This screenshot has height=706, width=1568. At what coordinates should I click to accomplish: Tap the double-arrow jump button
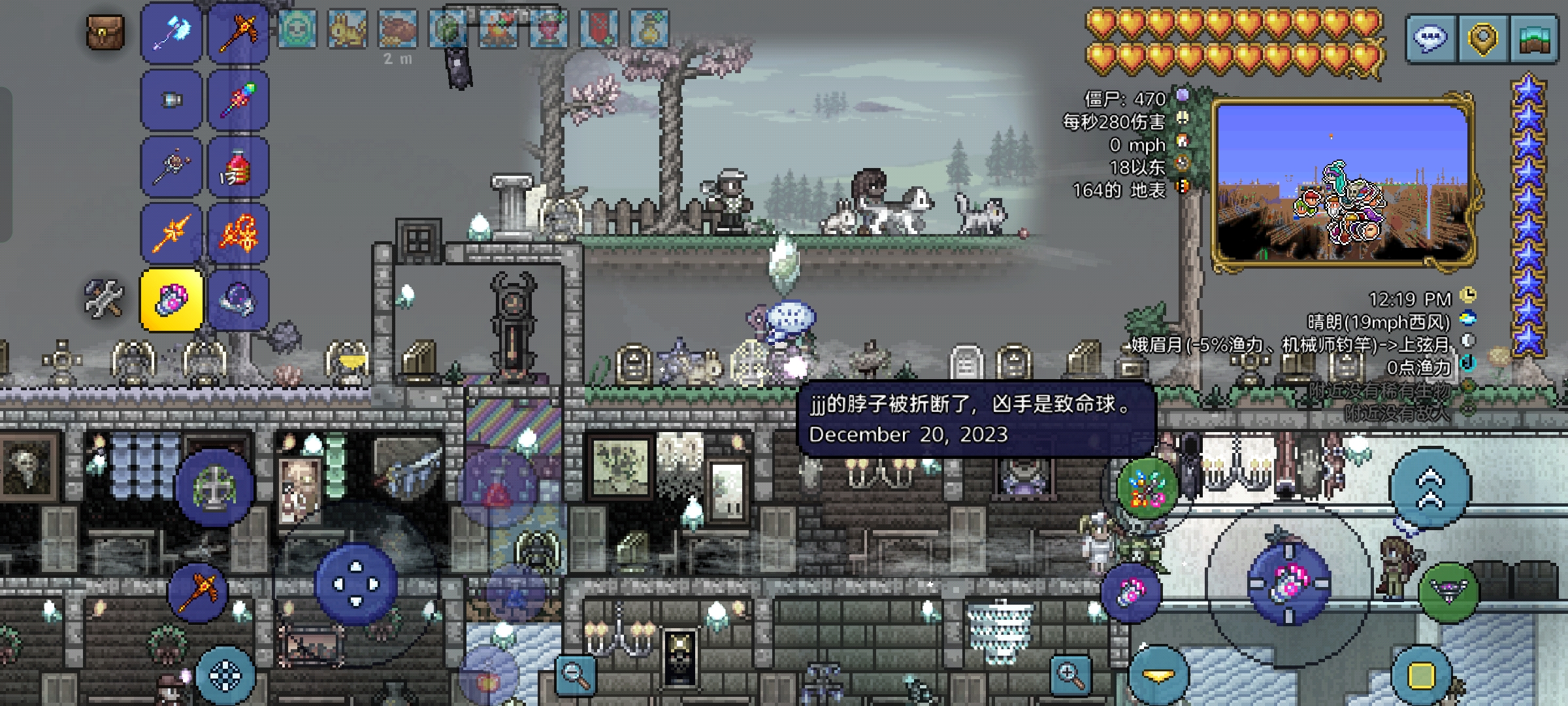(1430, 488)
